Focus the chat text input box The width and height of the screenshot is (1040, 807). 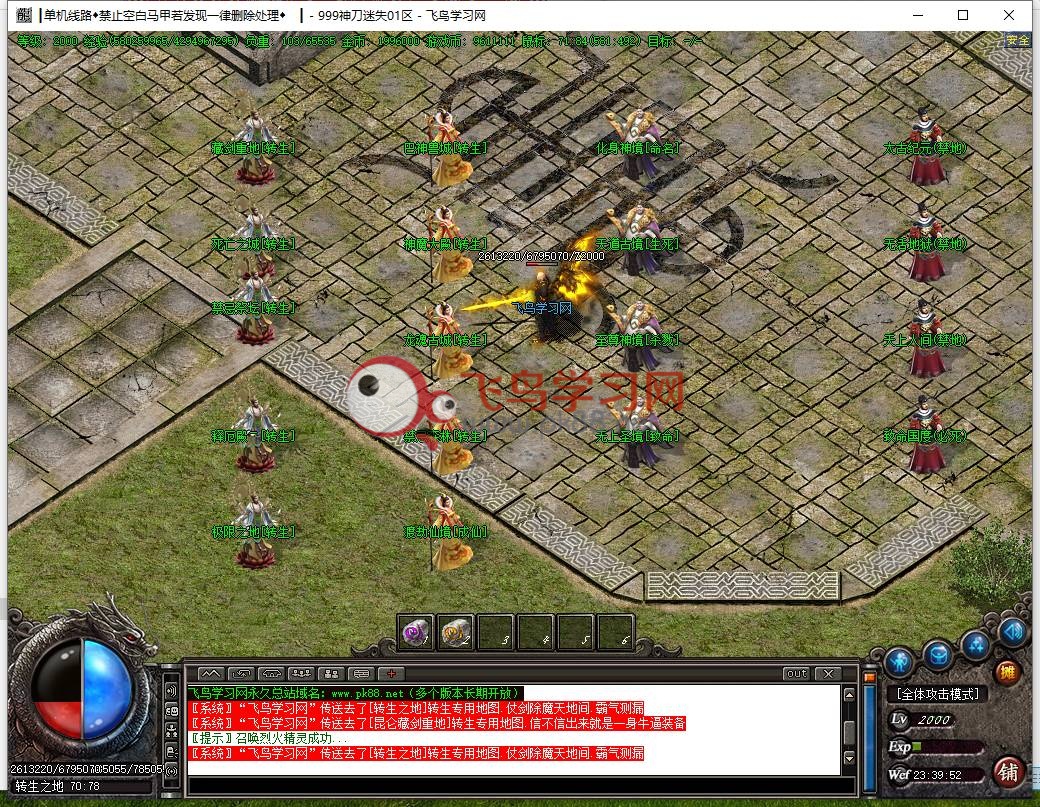pos(510,784)
